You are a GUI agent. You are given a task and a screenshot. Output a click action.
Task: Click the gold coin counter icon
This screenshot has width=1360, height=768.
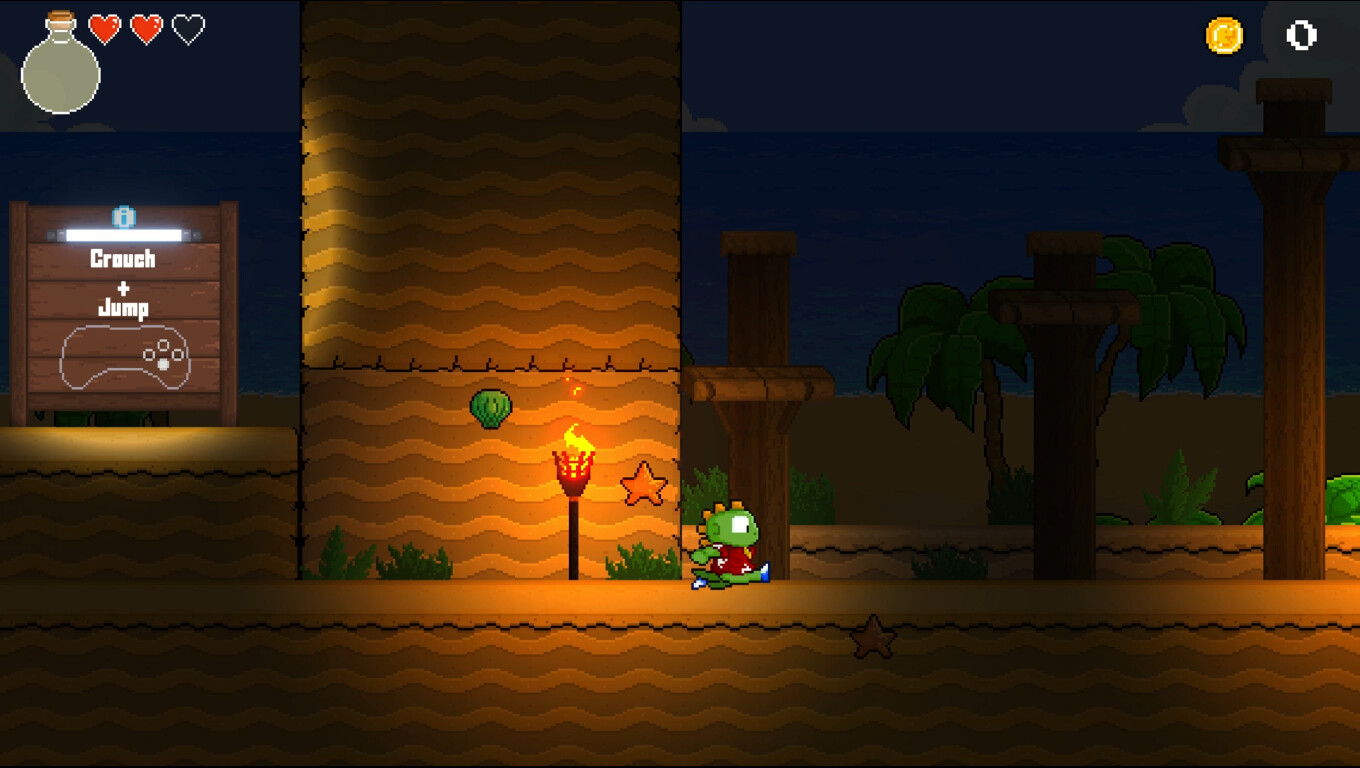tap(1224, 35)
